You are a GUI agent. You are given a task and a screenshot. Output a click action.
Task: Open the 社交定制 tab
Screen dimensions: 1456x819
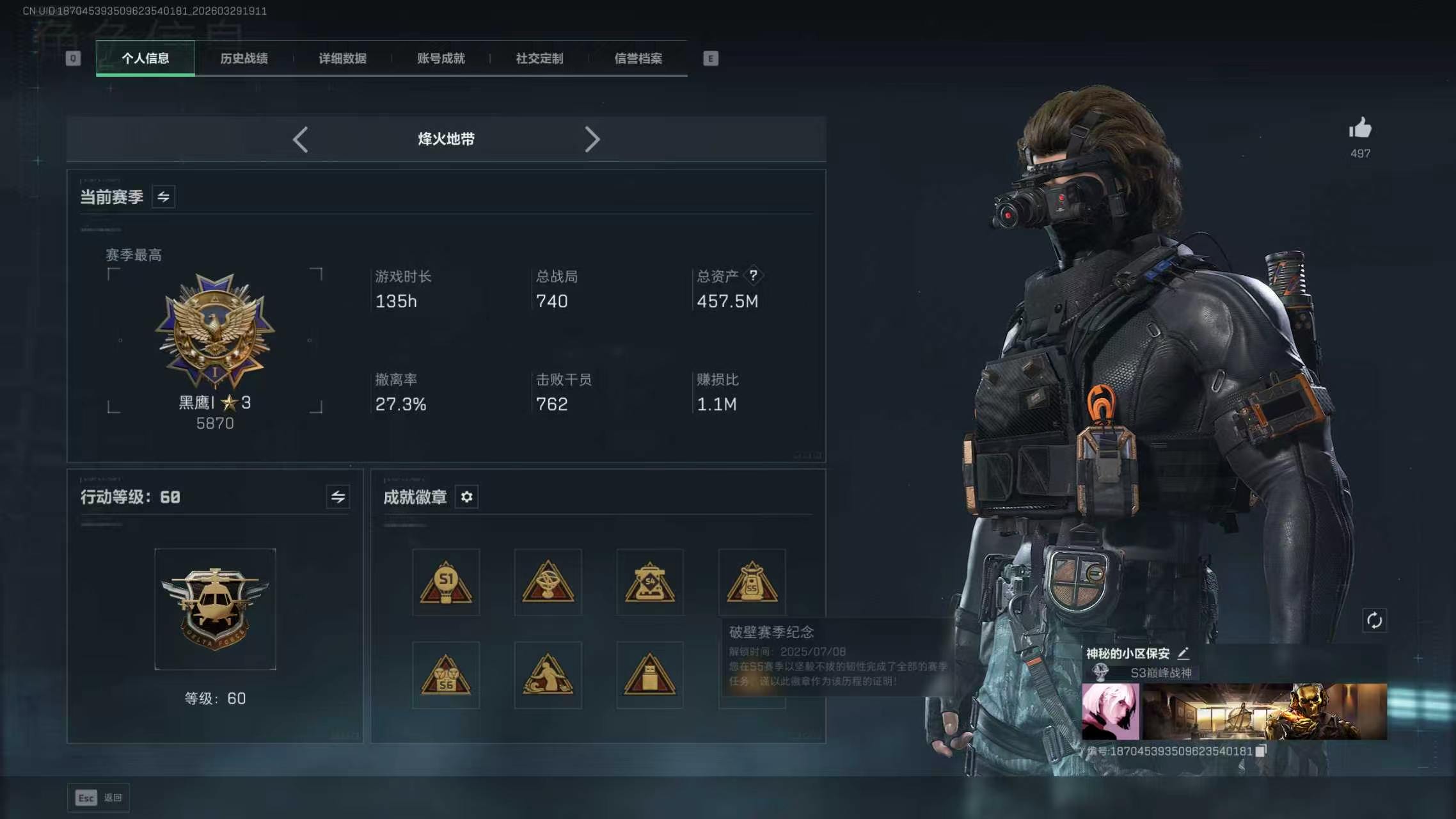pyautogui.click(x=539, y=58)
